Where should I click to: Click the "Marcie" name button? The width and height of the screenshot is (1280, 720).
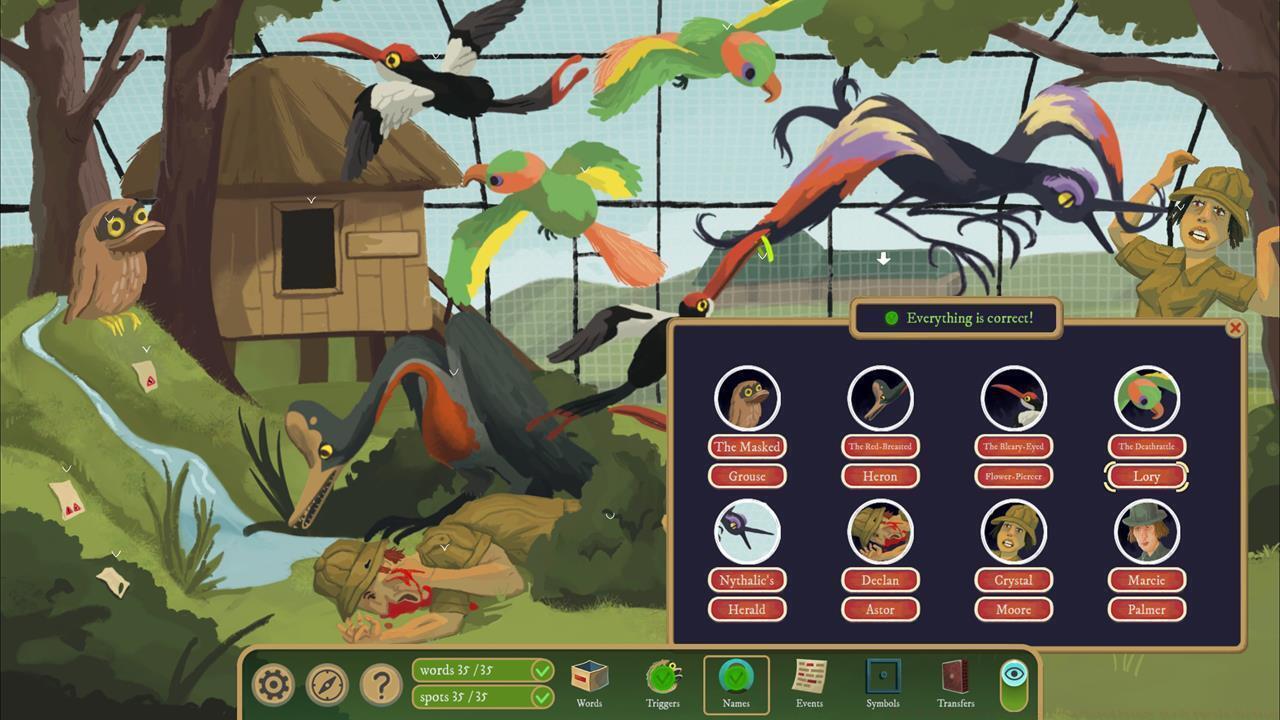[1146, 580]
